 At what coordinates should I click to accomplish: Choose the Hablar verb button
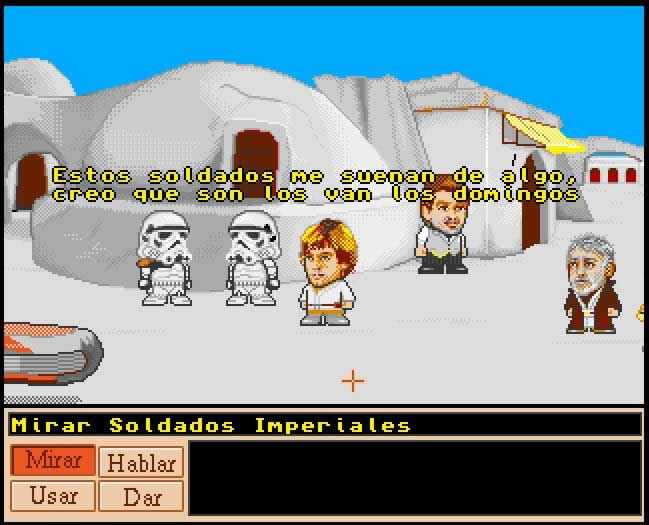click(141, 462)
